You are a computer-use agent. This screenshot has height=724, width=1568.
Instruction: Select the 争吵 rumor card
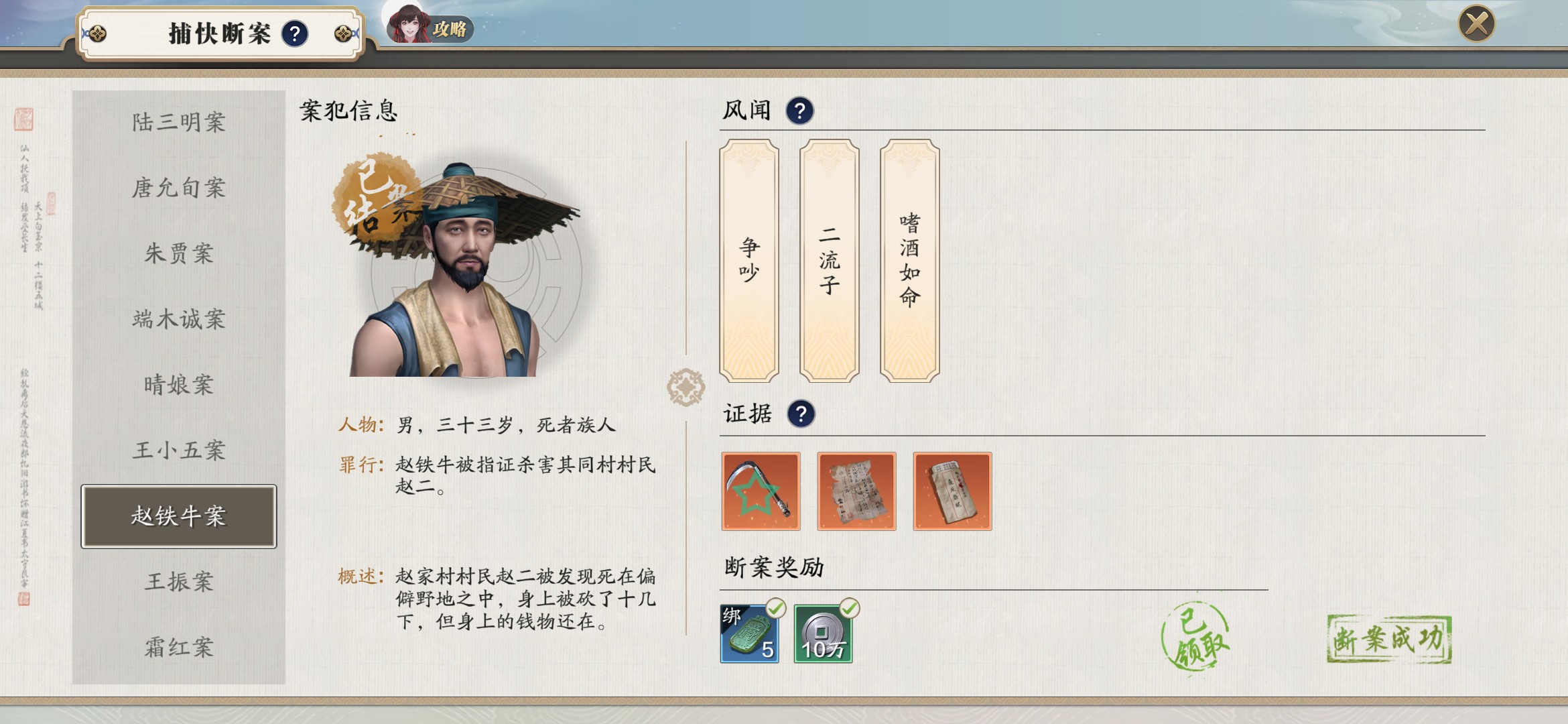[749, 260]
